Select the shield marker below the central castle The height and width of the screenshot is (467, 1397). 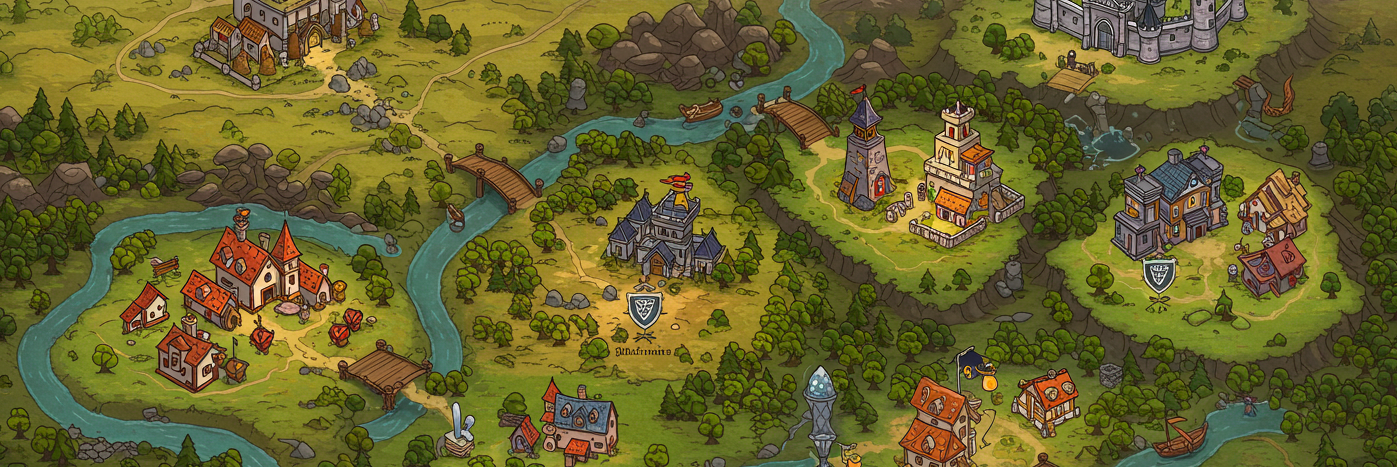[x=642, y=310]
